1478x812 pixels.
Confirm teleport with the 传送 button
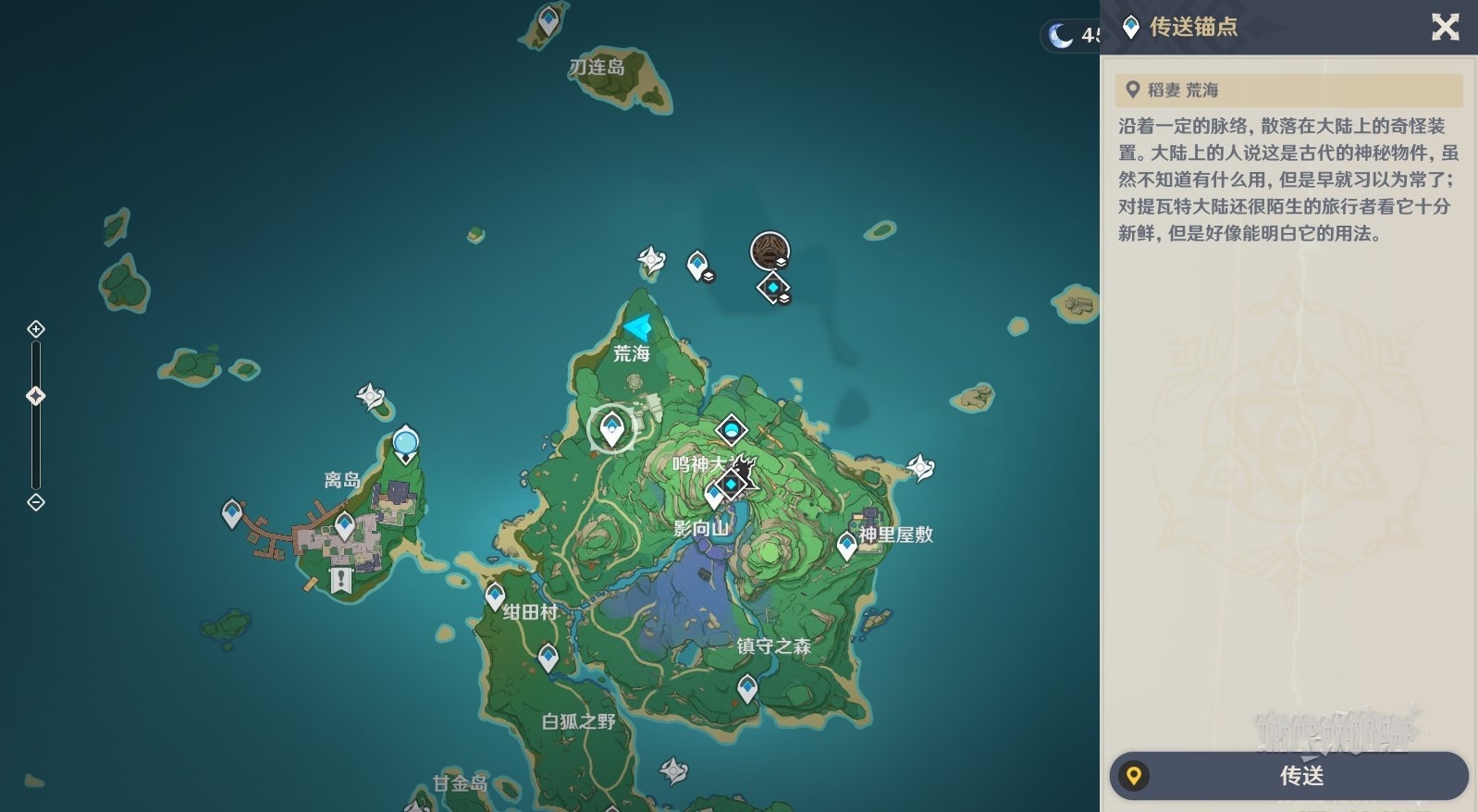tap(1288, 775)
